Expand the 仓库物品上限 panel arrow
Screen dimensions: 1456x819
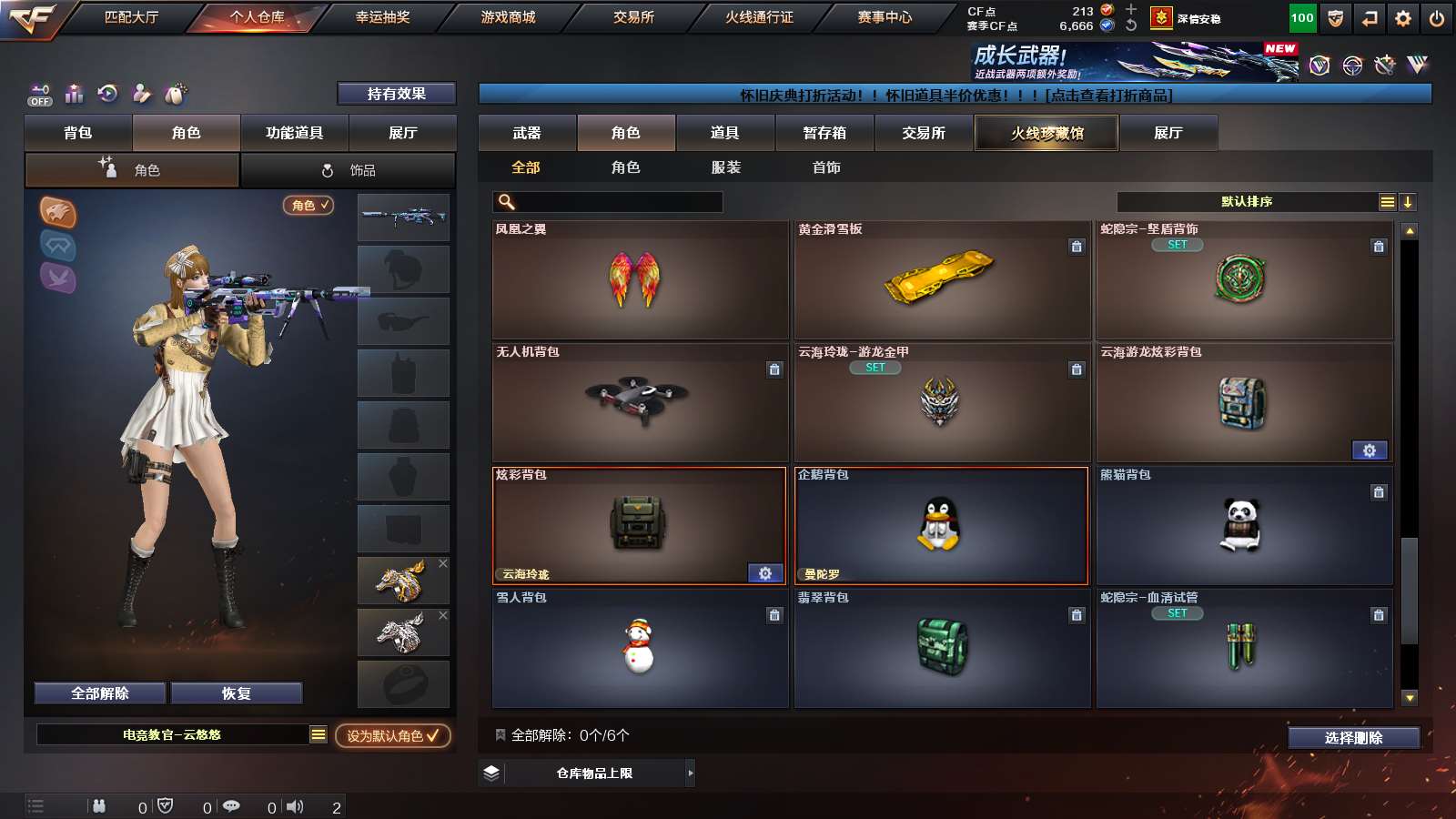click(690, 773)
